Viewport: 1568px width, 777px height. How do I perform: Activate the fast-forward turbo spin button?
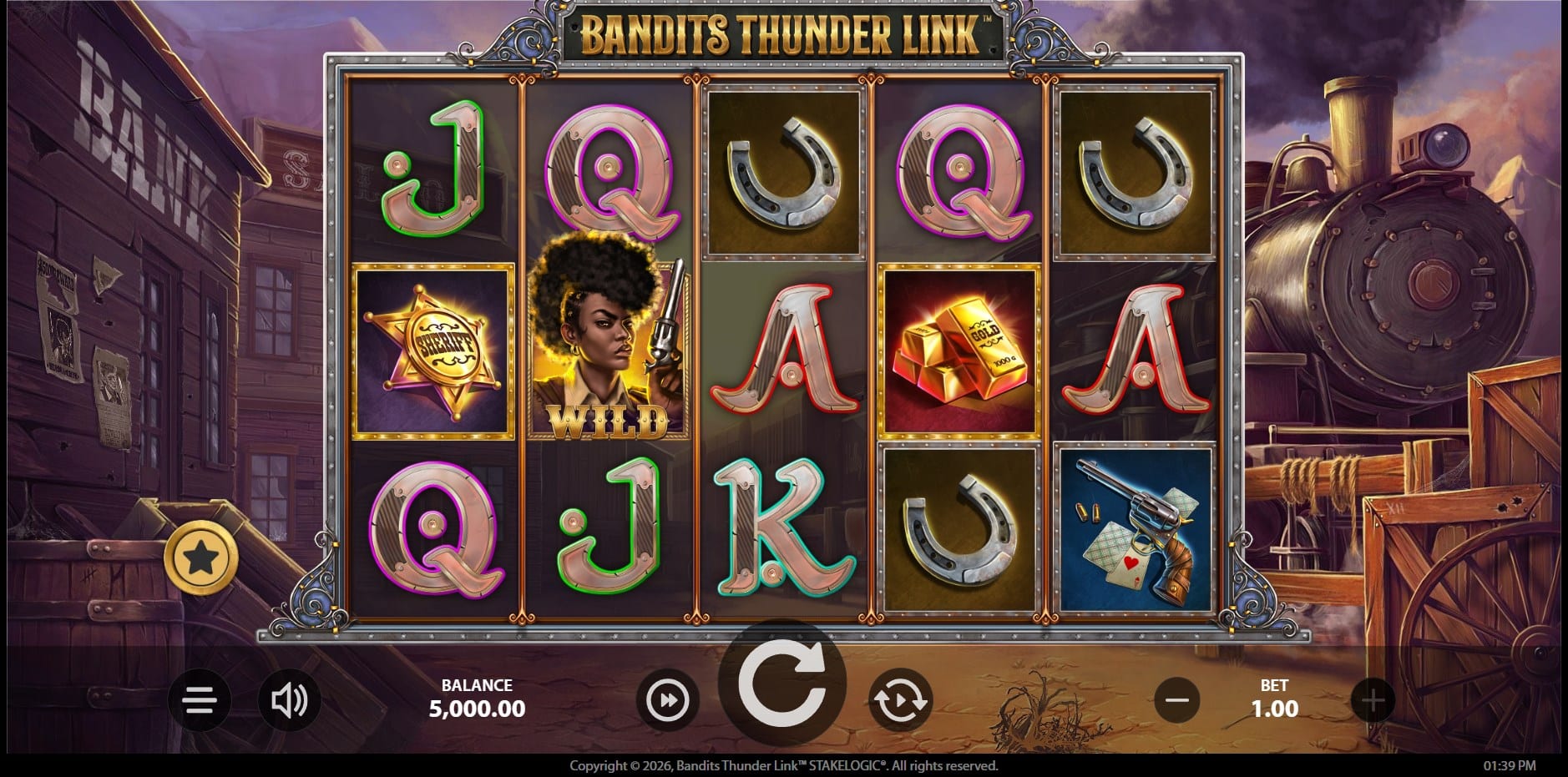[668, 699]
